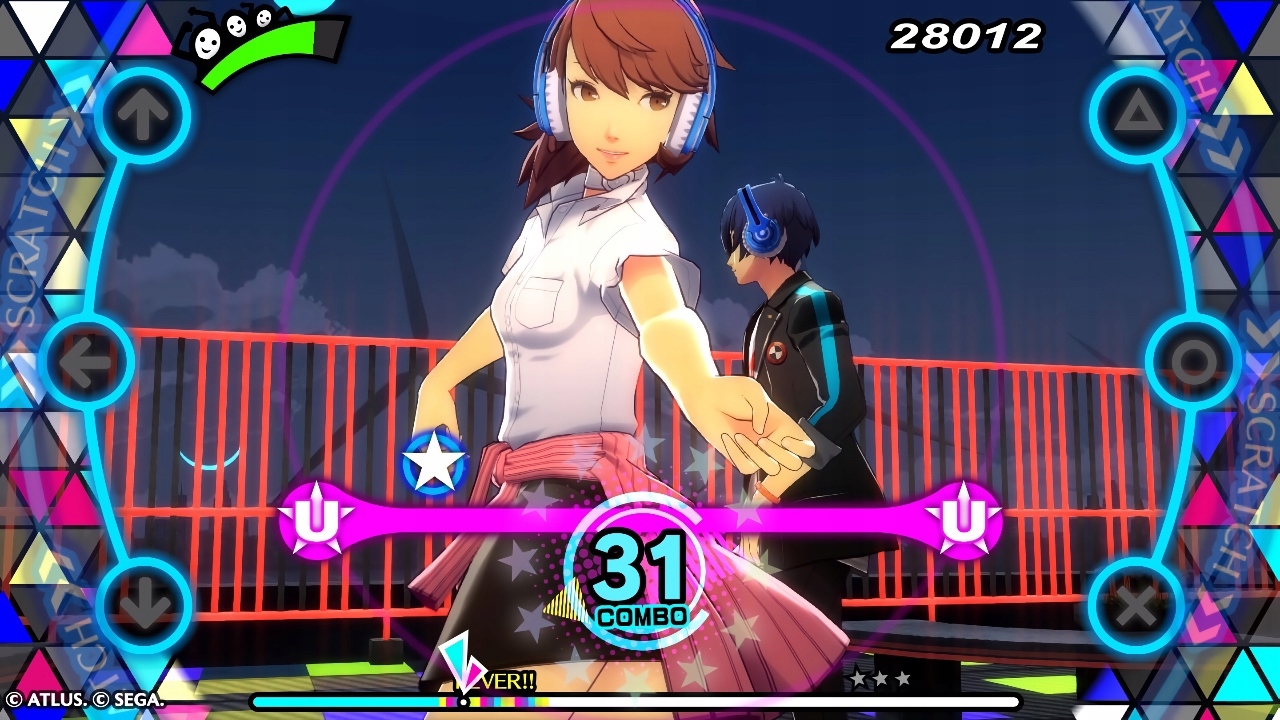Select the down arrow target ring

click(x=143, y=606)
